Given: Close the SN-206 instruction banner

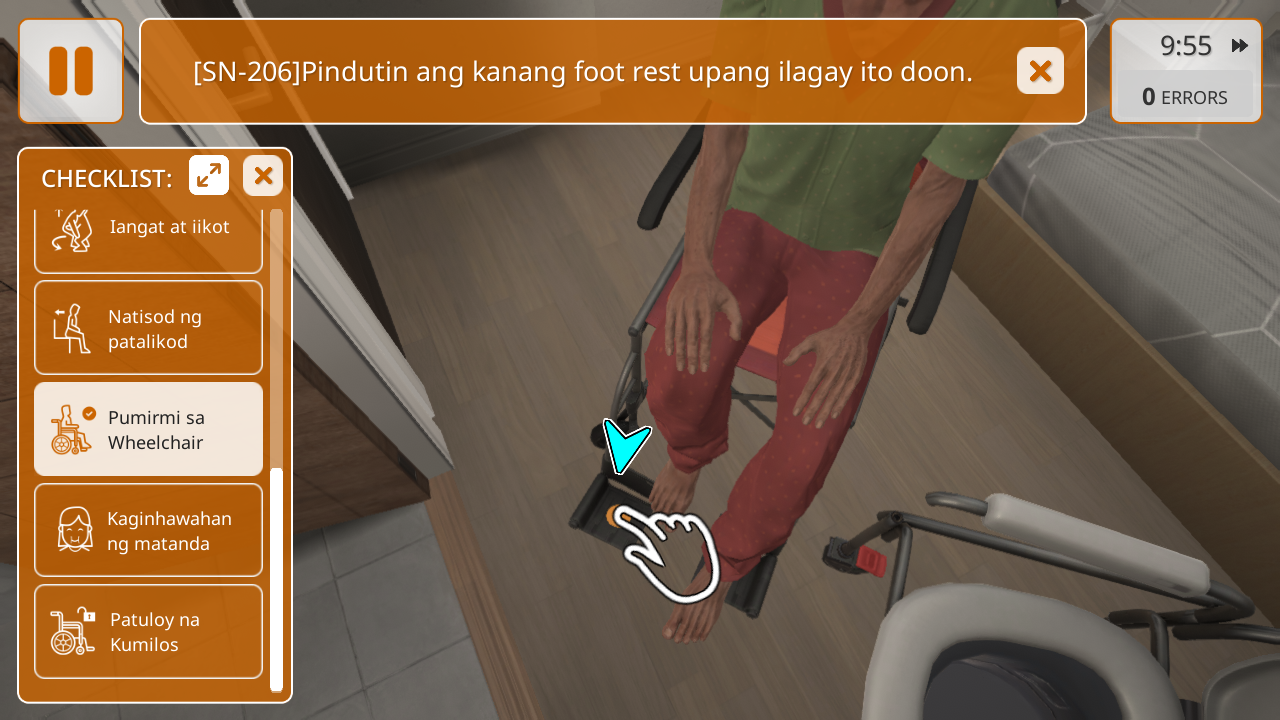Looking at the screenshot, I should (x=1040, y=71).
